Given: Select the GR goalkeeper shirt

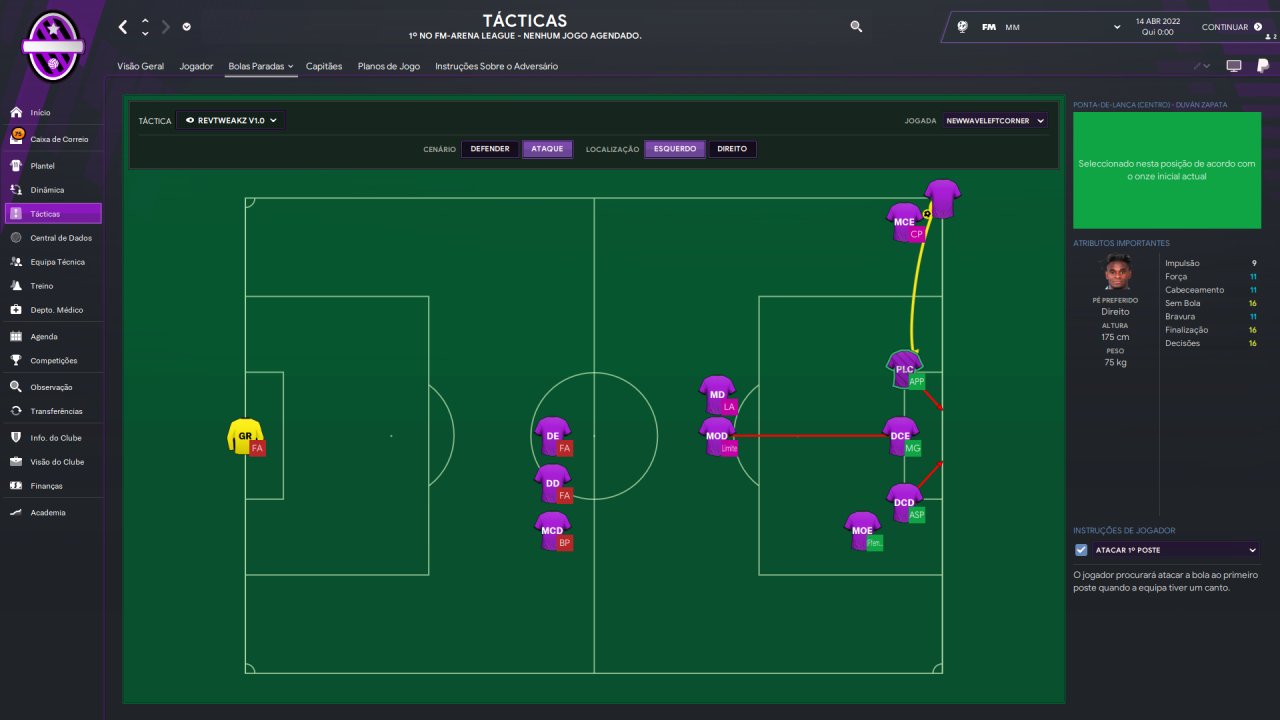Looking at the screenshot, I should point(244,435).
